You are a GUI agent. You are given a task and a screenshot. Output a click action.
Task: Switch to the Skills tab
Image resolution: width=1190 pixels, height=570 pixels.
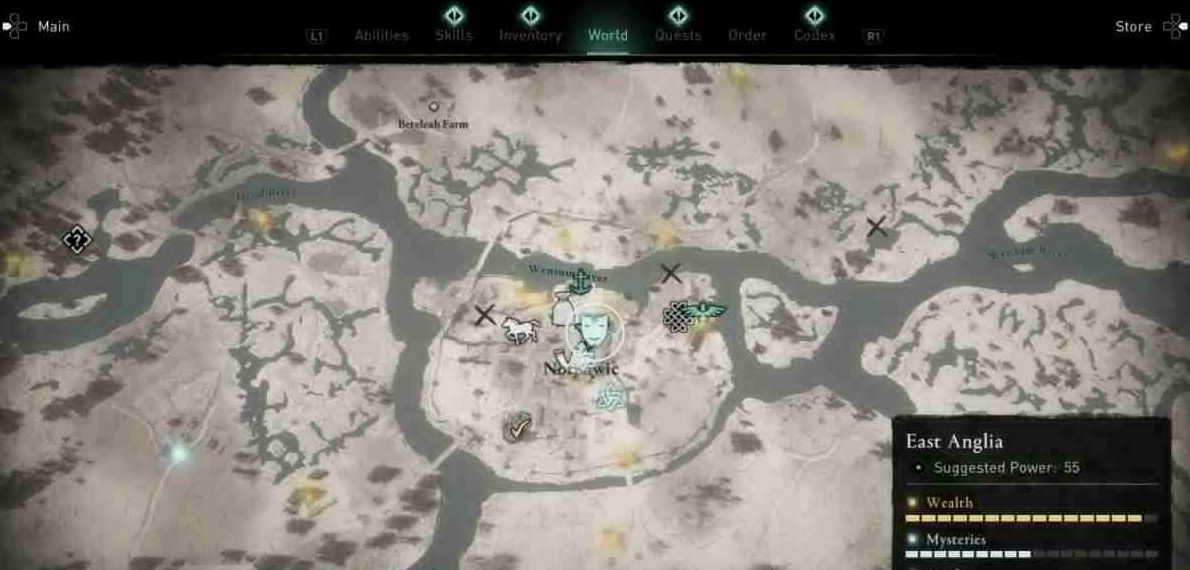[454, 36]
